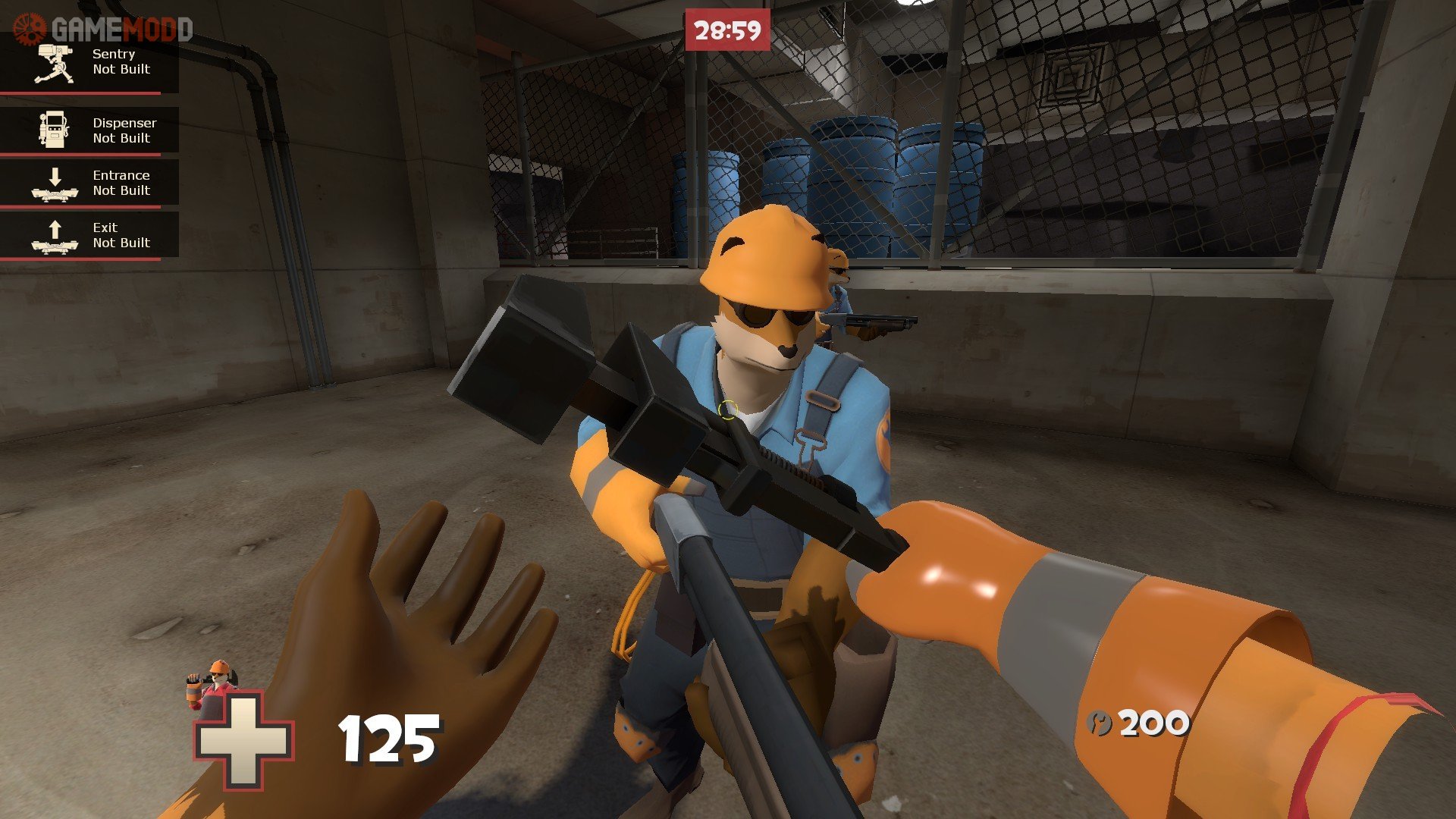Click the Teleporter Exit arrow icon
This screenshot has width=1456, height=819.
[53, 227]
